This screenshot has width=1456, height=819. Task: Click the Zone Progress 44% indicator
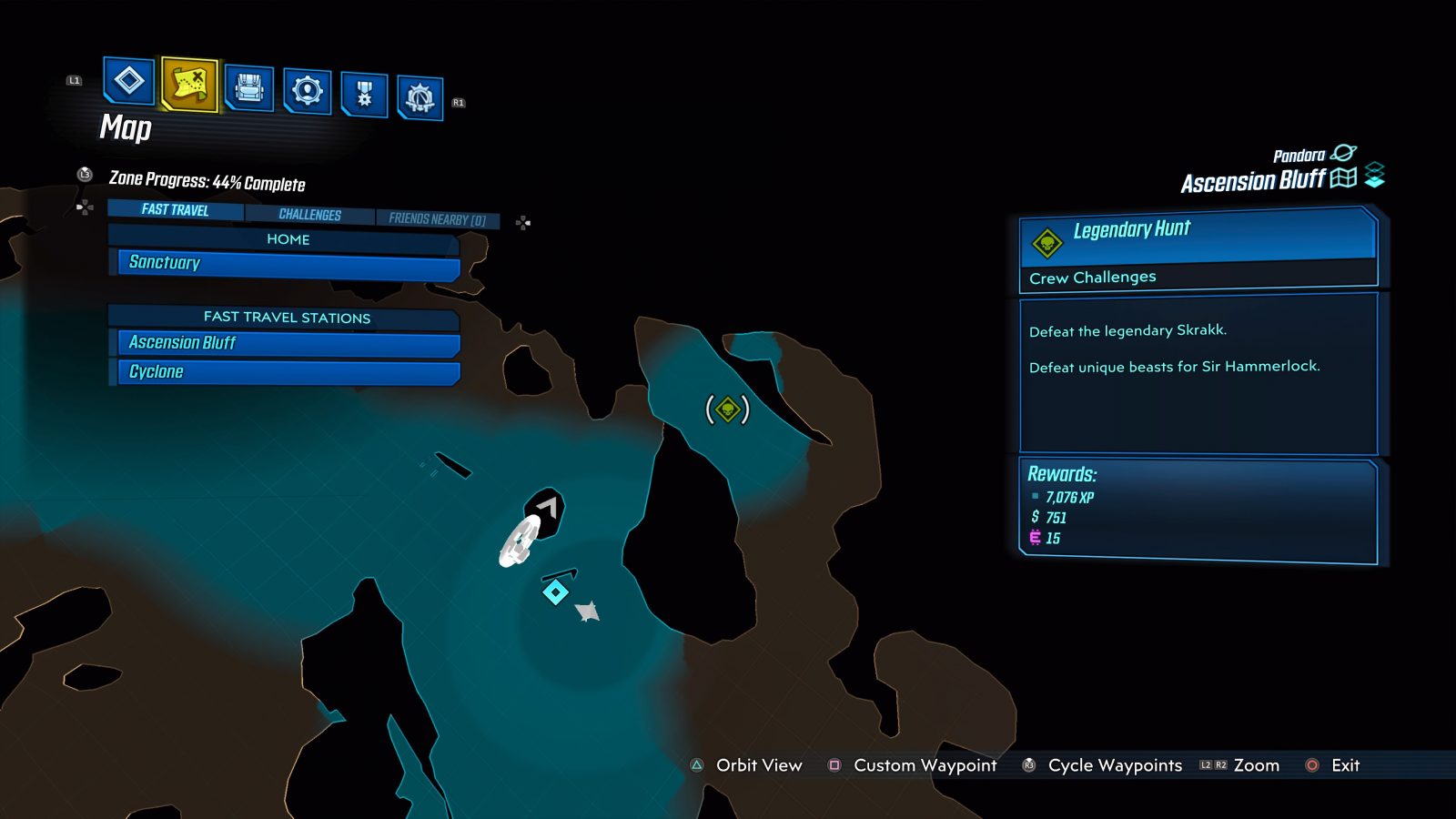(x=205, y=182)
